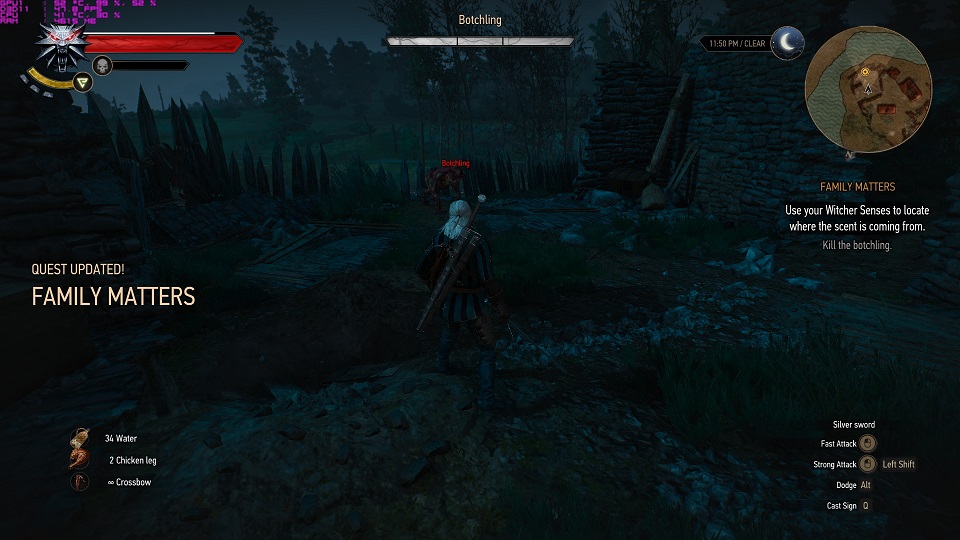Image resolution: width=960 pixels, height=540 pixels.
Task: Click the skull status effect icon
Action: [101, 66]
